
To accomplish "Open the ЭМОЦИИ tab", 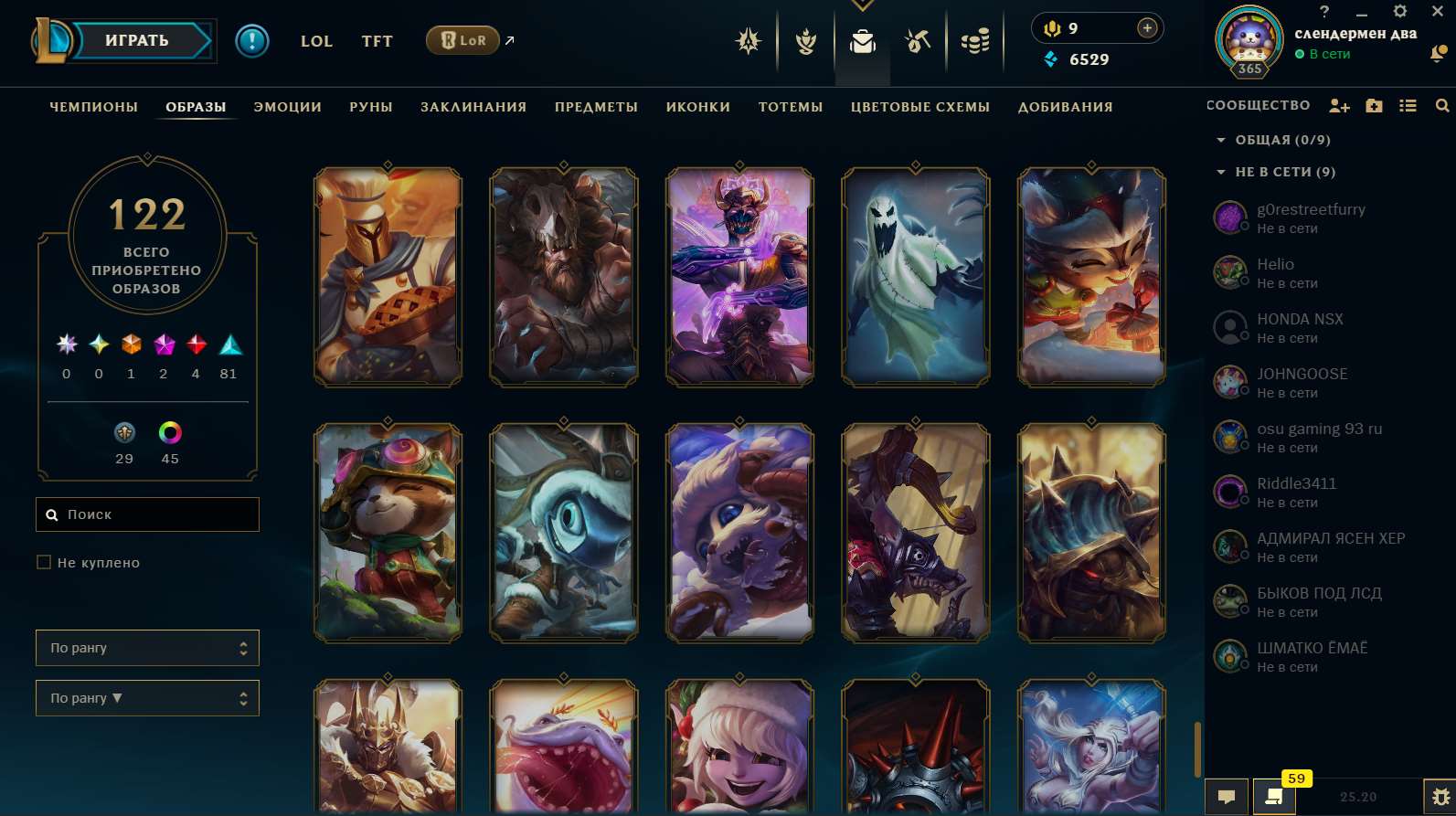I will tap(286, 106).
